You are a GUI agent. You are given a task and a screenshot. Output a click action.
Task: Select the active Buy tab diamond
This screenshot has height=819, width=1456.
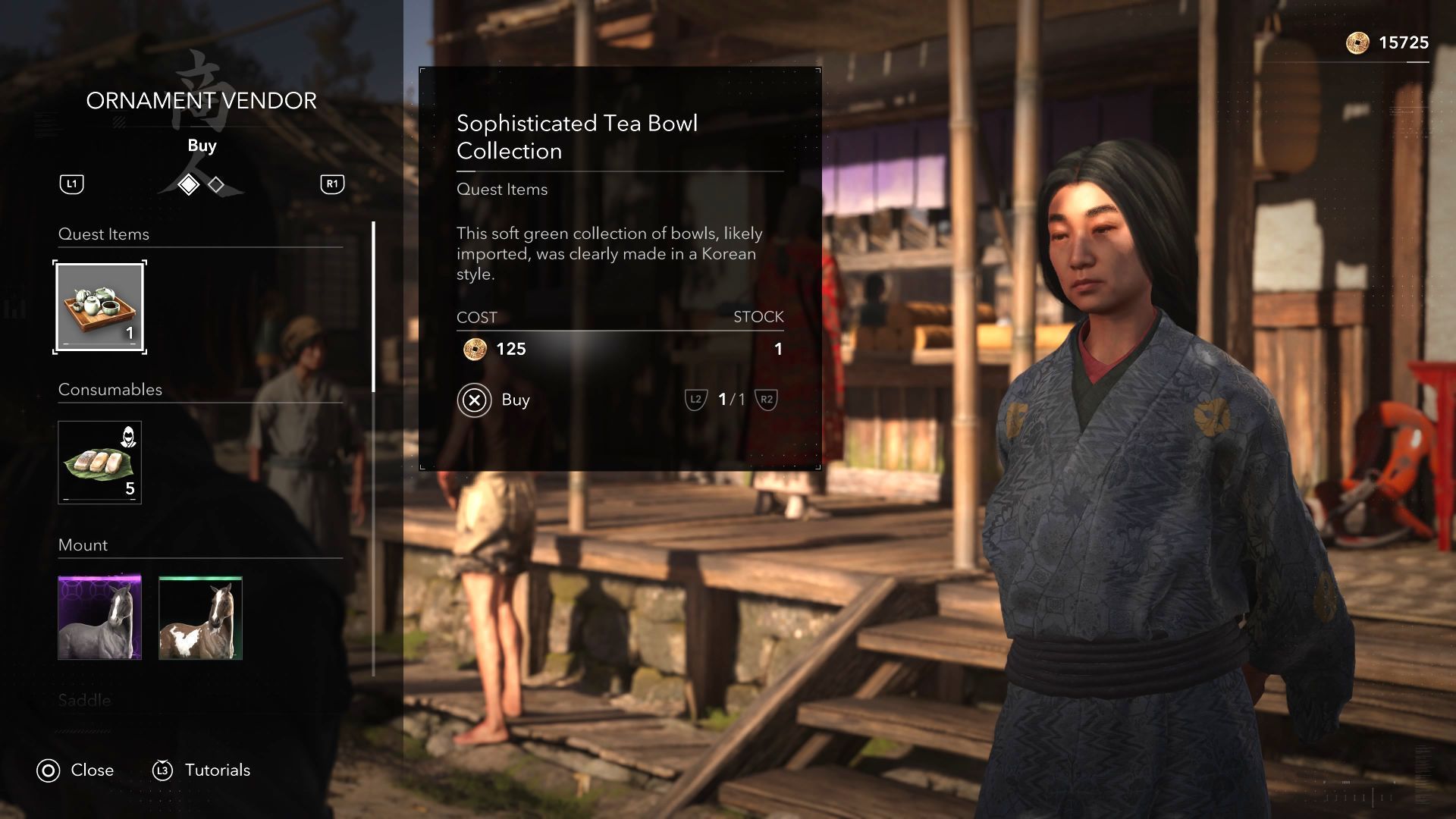point(188,184)
